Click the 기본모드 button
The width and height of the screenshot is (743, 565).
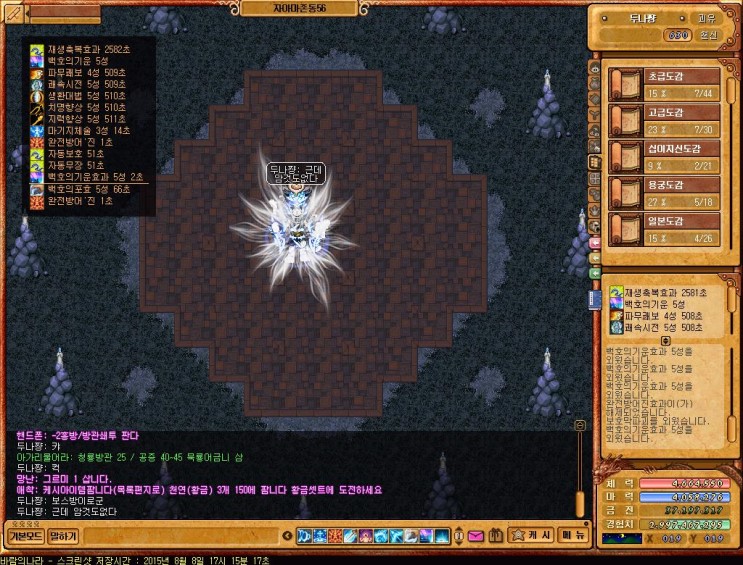click(x=23, y=536)
